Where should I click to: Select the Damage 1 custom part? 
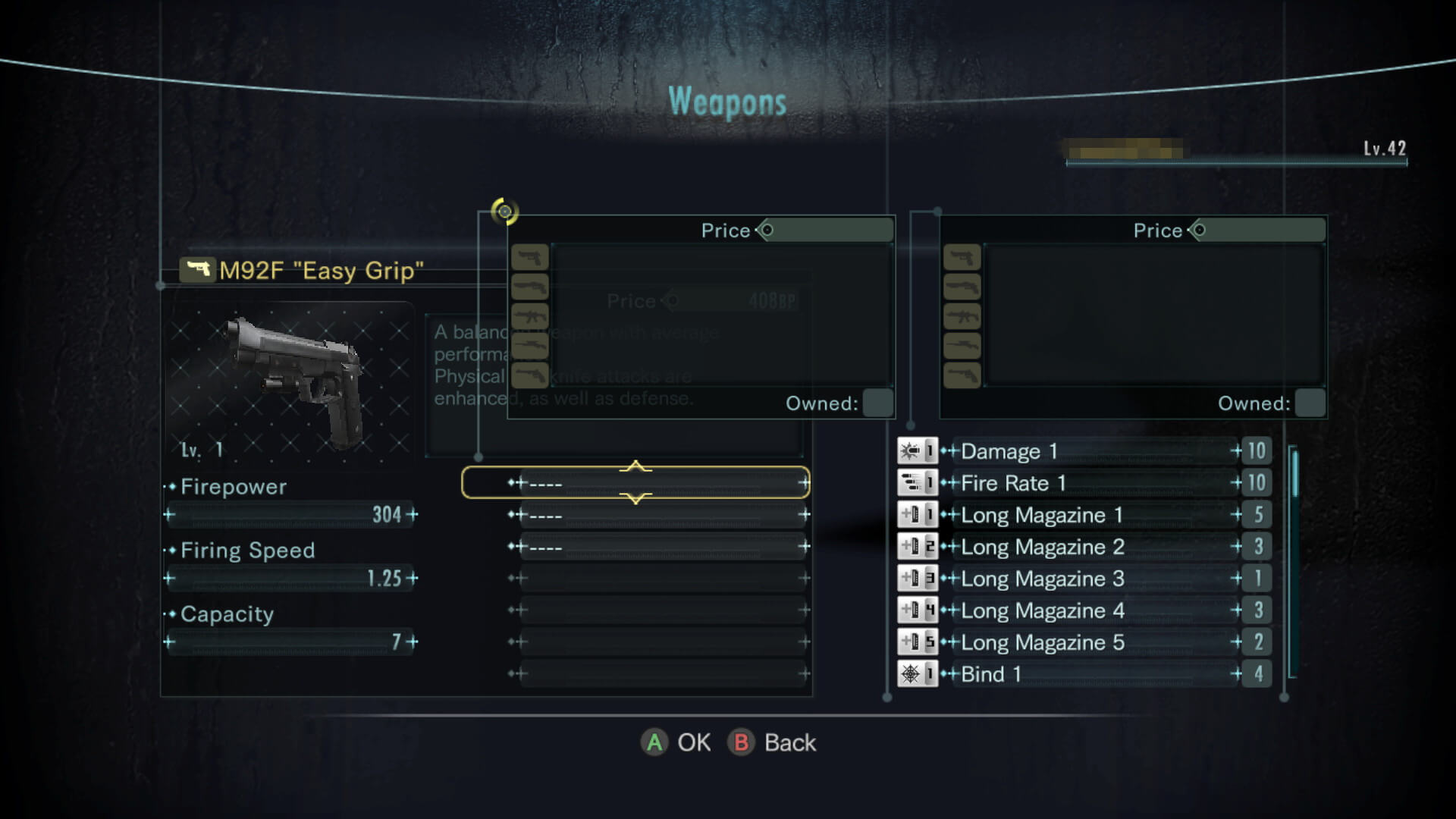tap(1084, 451)
